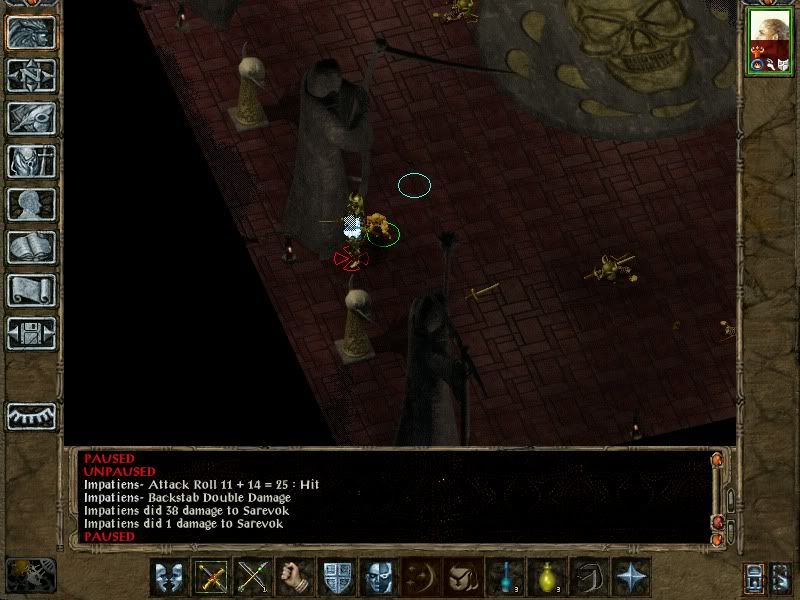
Task: Use the blue potion quick item
Action: click(506, 577)
